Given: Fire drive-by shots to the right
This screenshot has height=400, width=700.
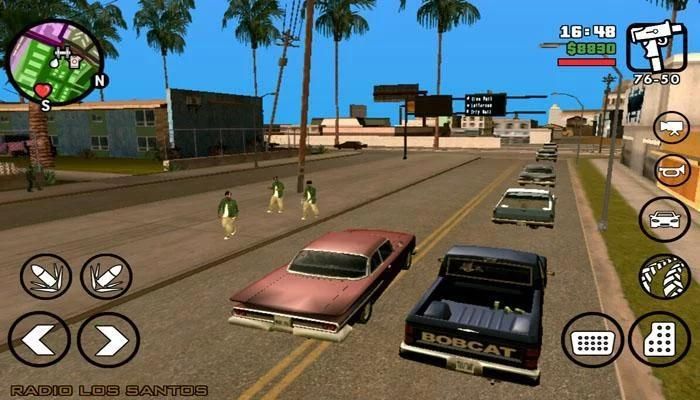Looking at the screenshot, I should pyautogui.click(x=105, y=277).
